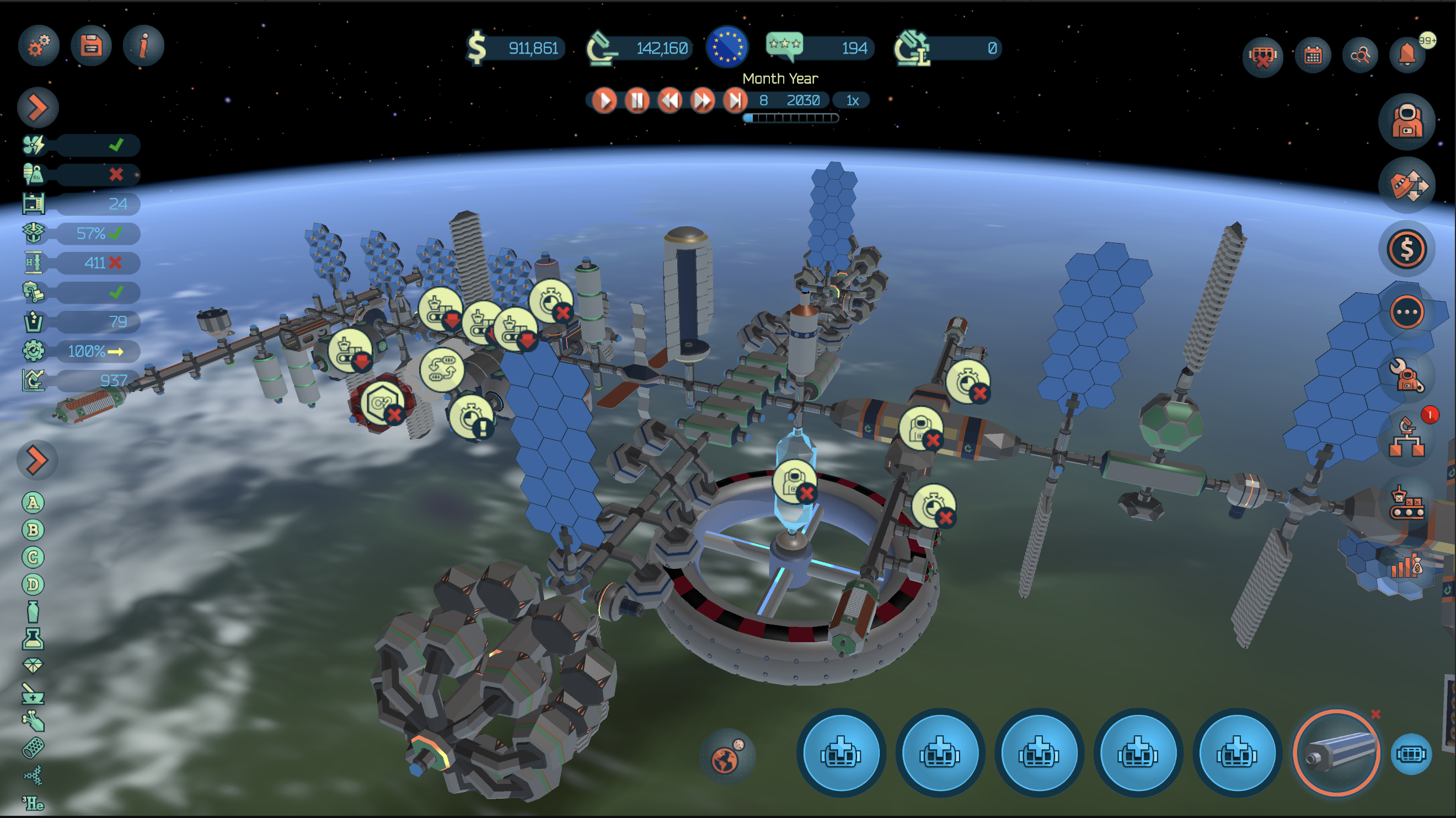Open the astronaut crew menu

[1406, 121]
